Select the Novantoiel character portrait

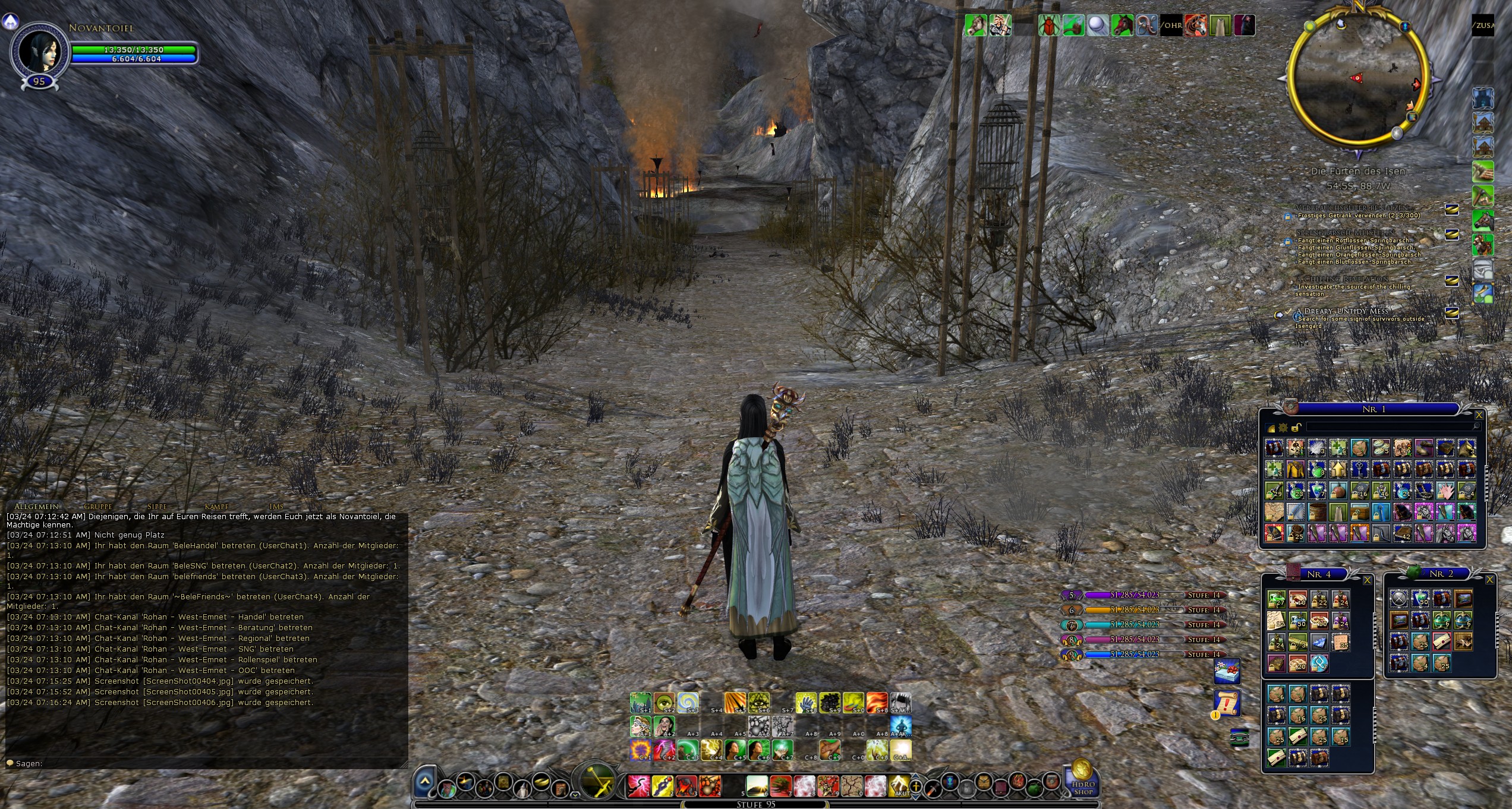click(39, 51)
